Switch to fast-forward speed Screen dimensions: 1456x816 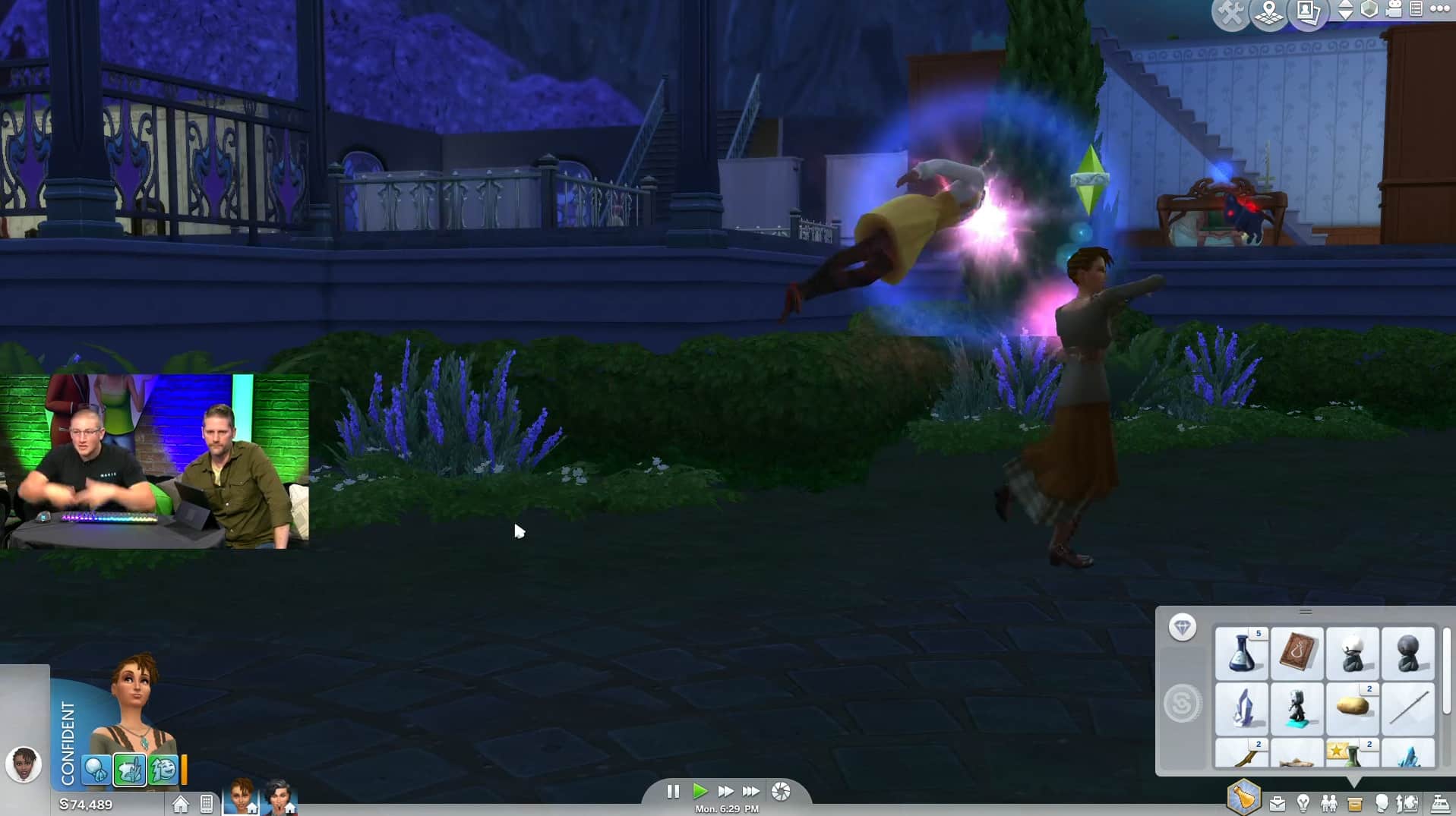tap(725, 792)
